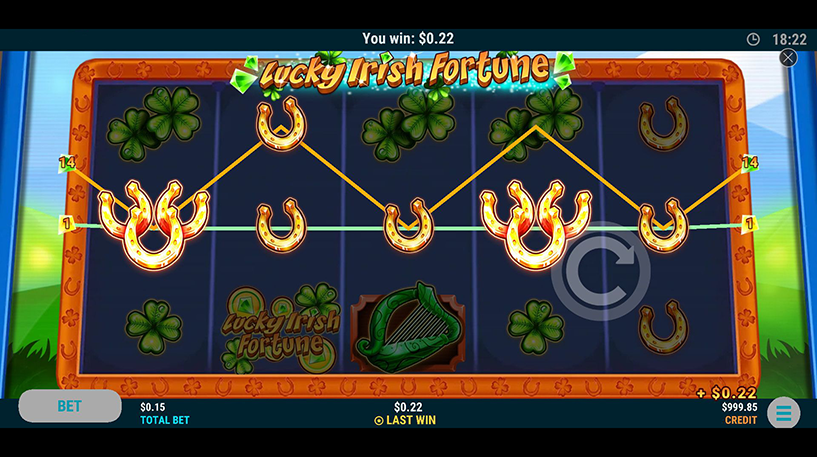The height and width of the screenshot is (457, 817).
Task: Select the left payline 1 marker
Action: click(x=67, y=224)
